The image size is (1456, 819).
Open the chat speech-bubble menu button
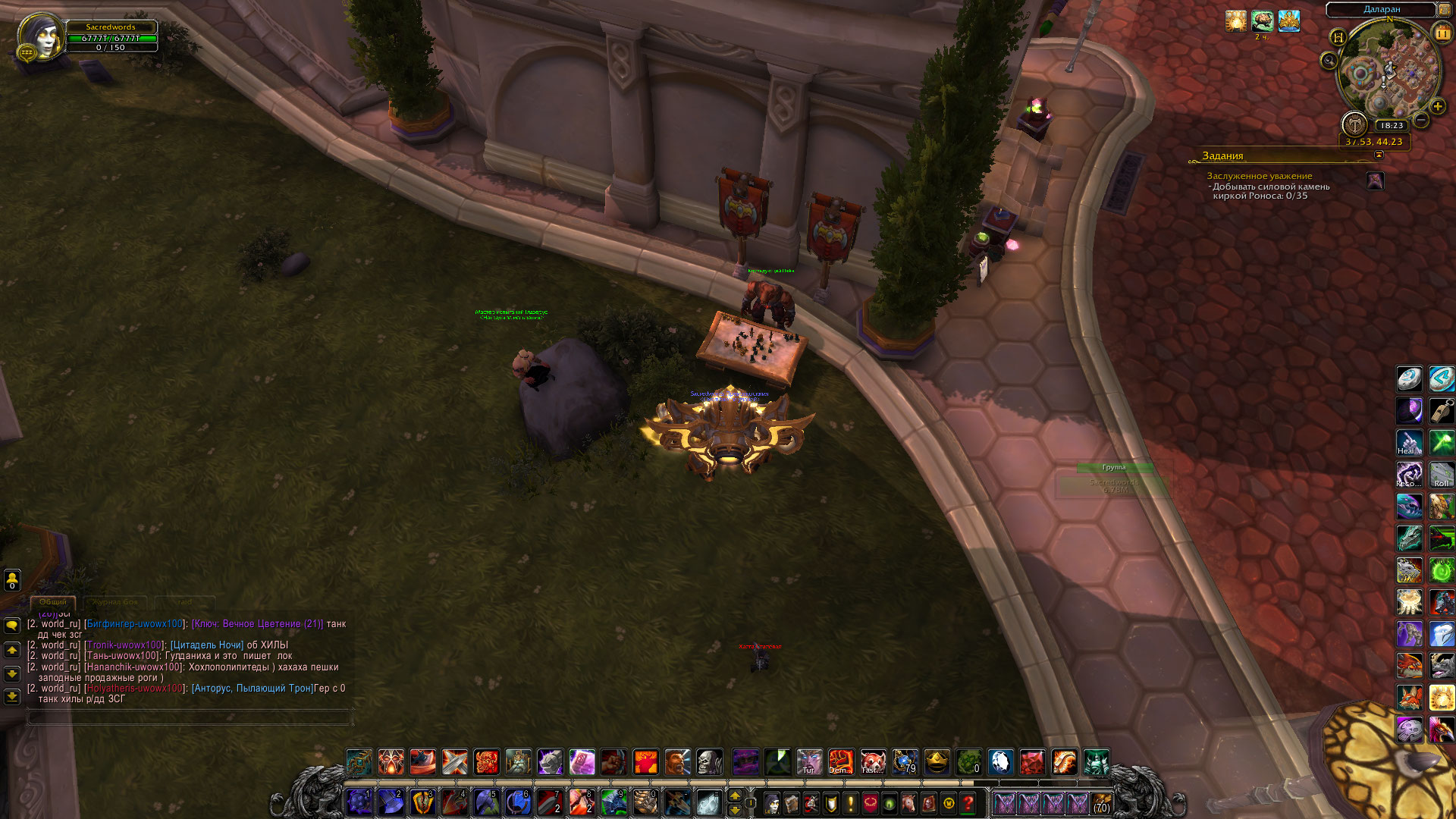pos(12,626)
